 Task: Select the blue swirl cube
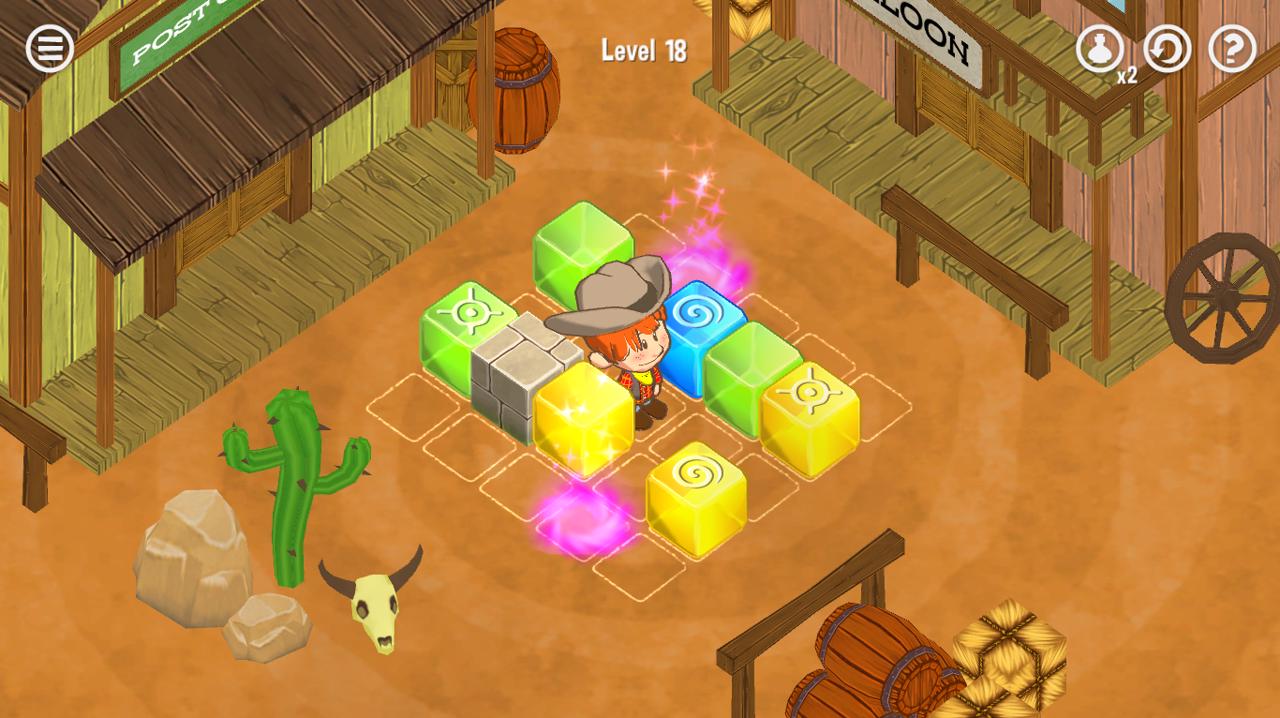(x=702, y=332)
